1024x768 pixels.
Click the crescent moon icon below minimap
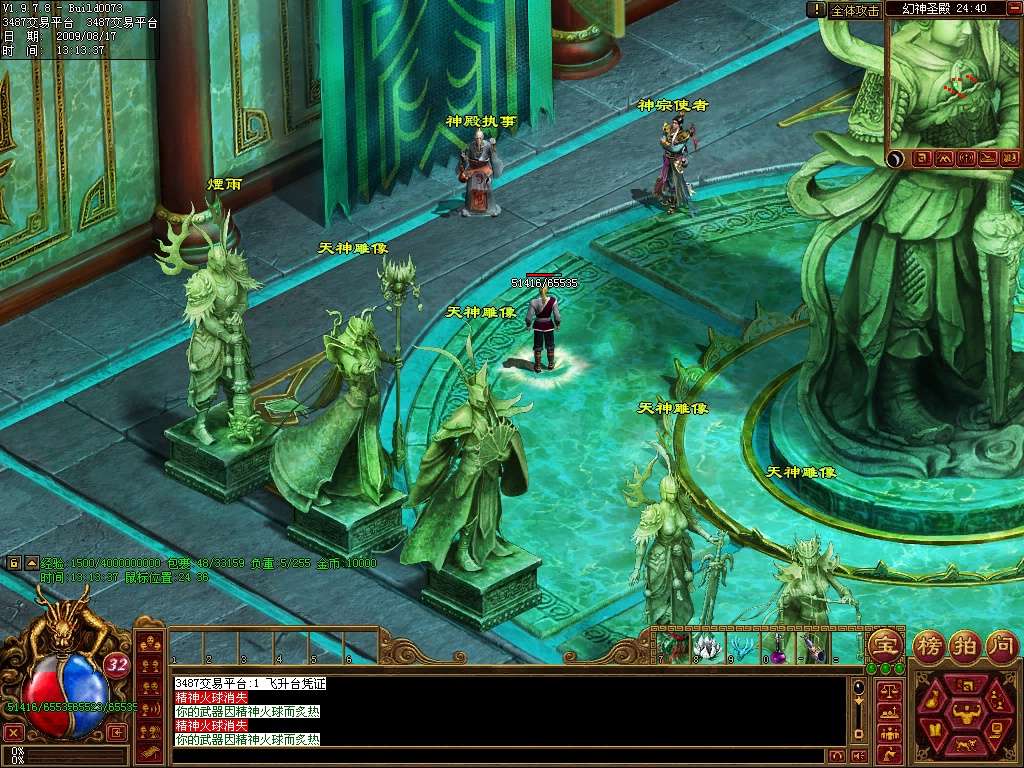click(x=896, y=158)
